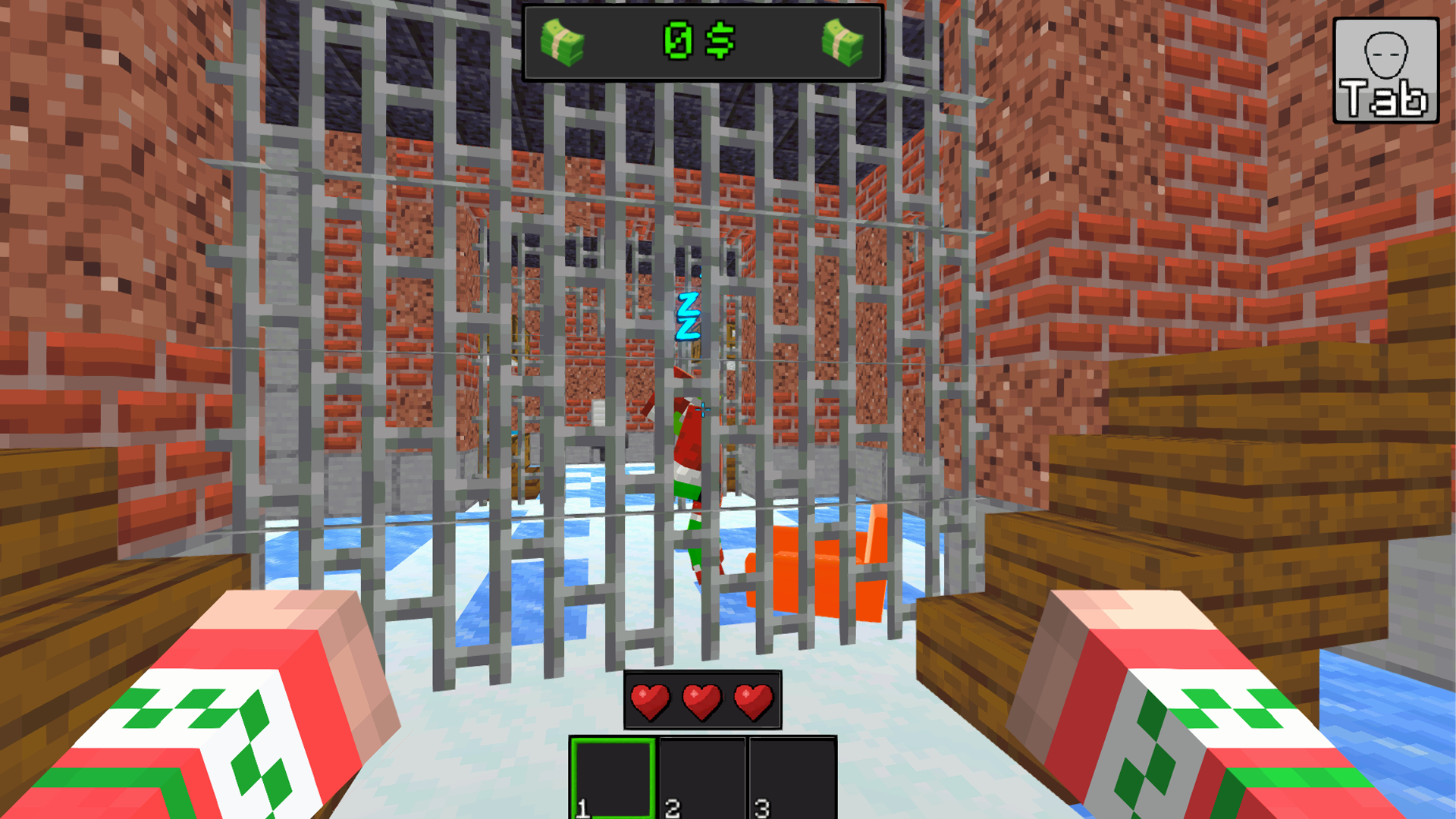1456x819 pixels.
Task: Click the crosshair above the prisoner
Action: tap(701, 409)
